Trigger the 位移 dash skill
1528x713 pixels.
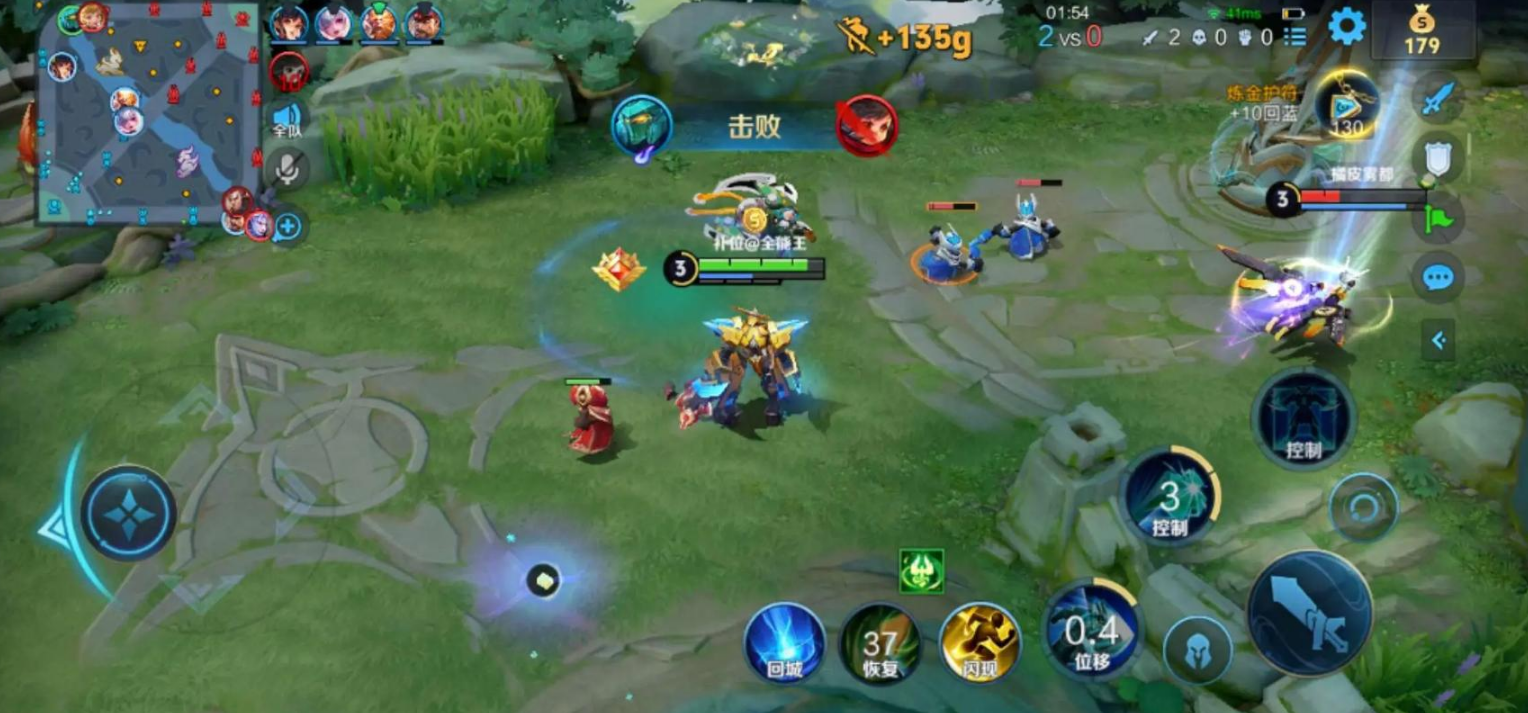1091,630
